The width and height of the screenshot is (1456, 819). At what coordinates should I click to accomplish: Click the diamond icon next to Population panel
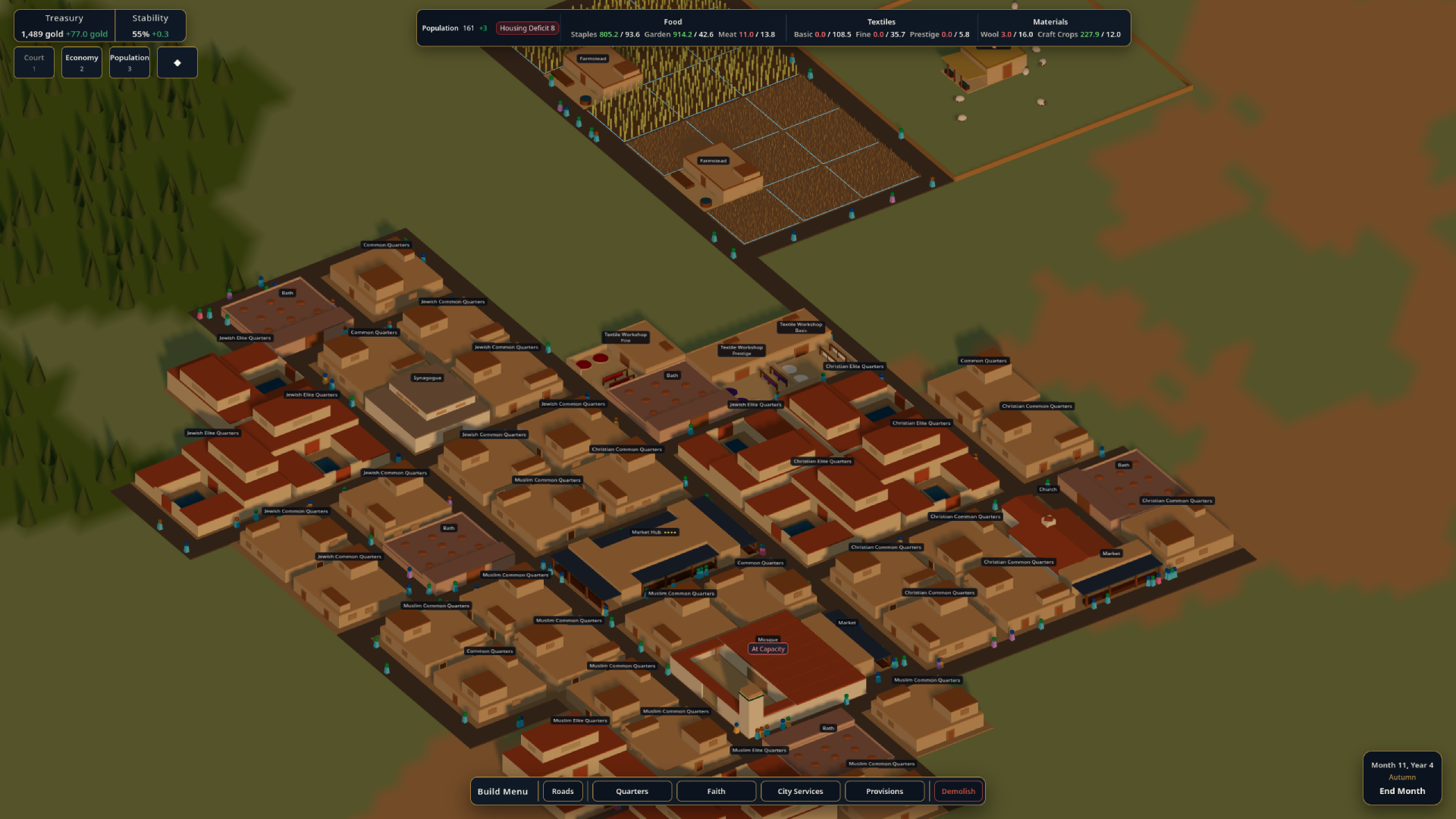pyautogui.click(x=177, y=62)
